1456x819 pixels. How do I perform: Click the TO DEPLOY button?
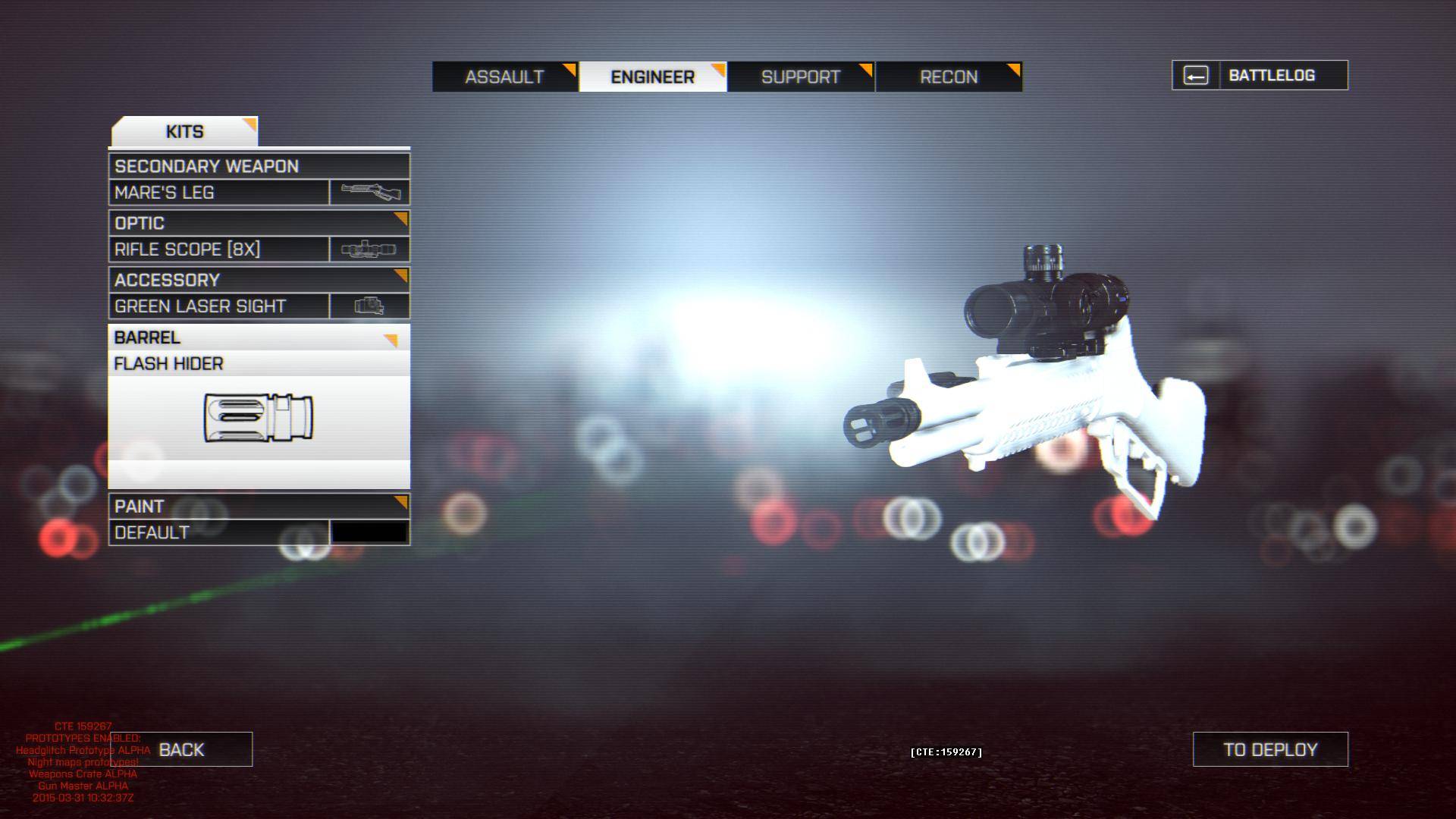pos(1269,748)
